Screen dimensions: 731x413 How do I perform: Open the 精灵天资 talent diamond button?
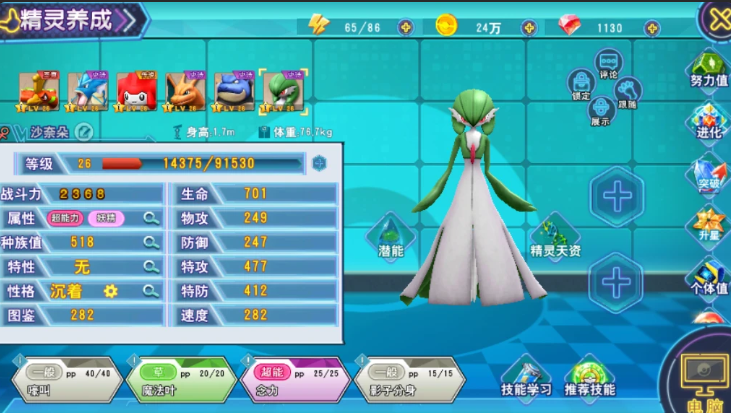click(x=555, y=238)
